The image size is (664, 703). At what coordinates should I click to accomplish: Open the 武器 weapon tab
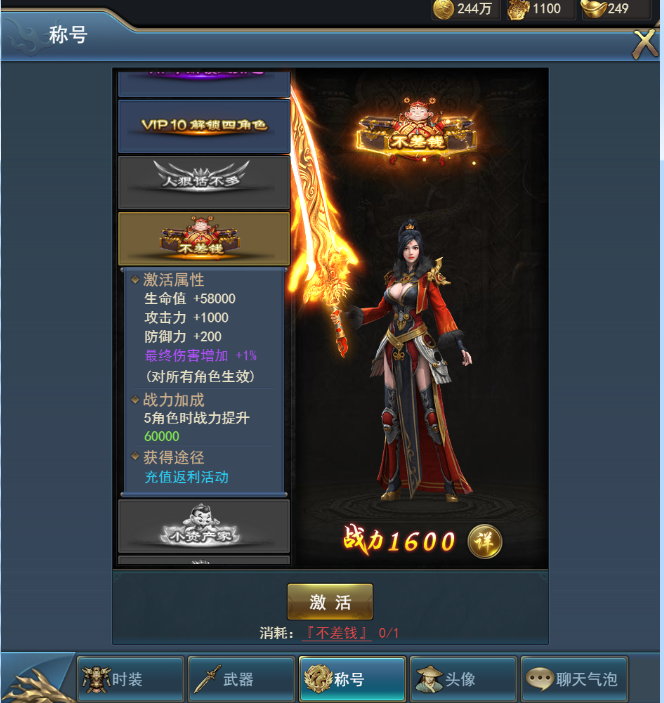[241, 680]
